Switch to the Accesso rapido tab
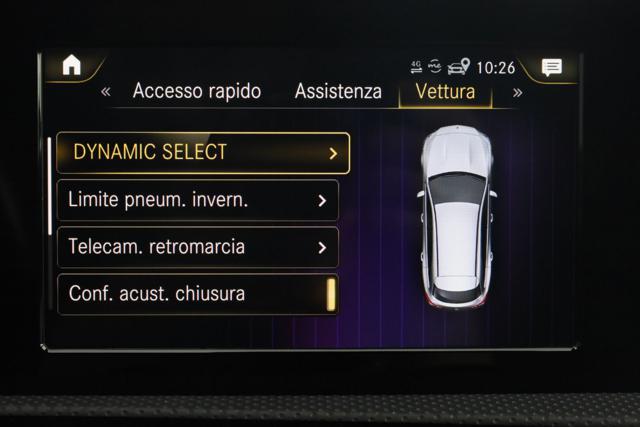Screen dimensions: 640x427 pos(196,92)
